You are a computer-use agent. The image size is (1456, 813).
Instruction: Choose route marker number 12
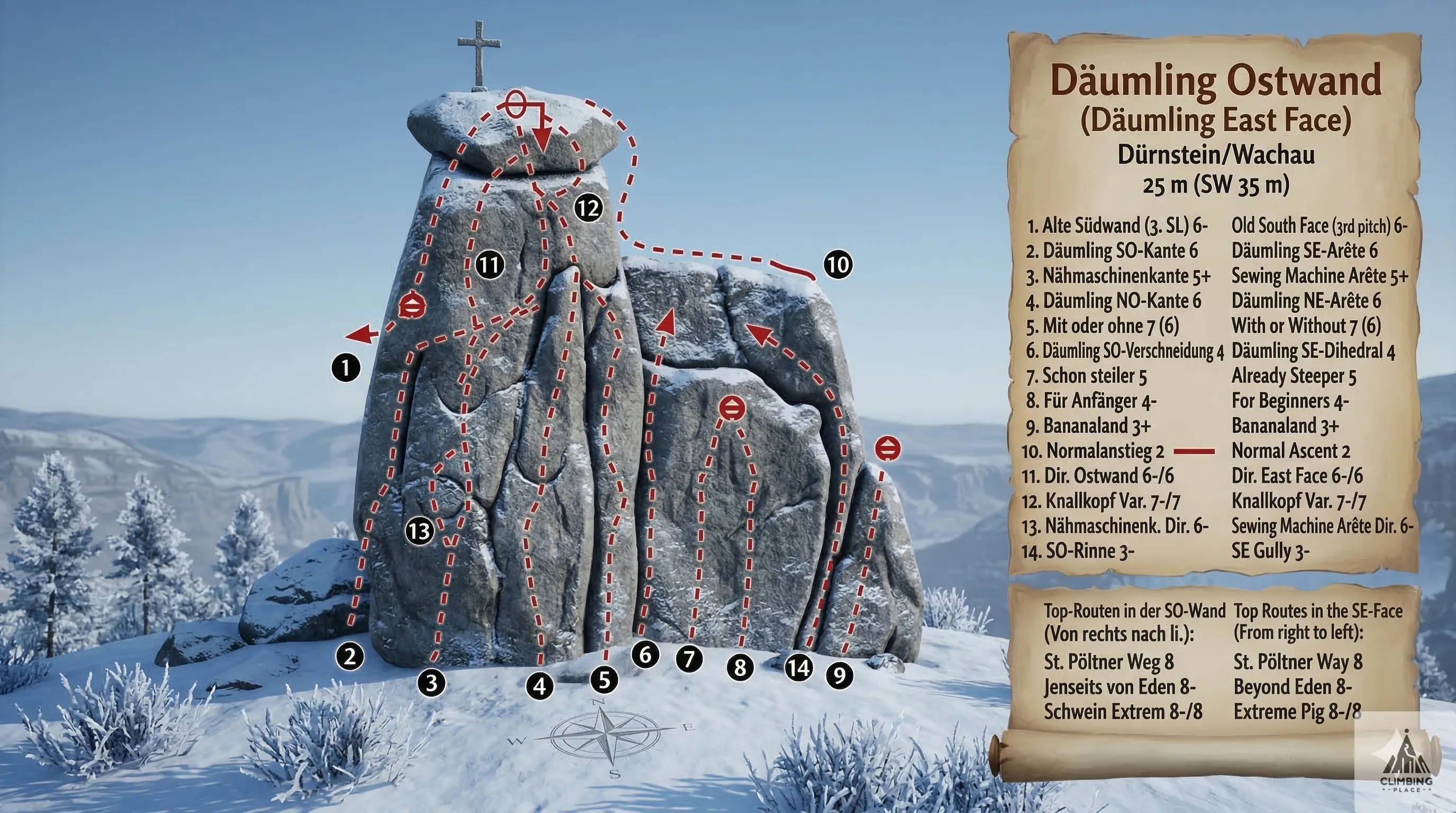click(x=588, y=209)
